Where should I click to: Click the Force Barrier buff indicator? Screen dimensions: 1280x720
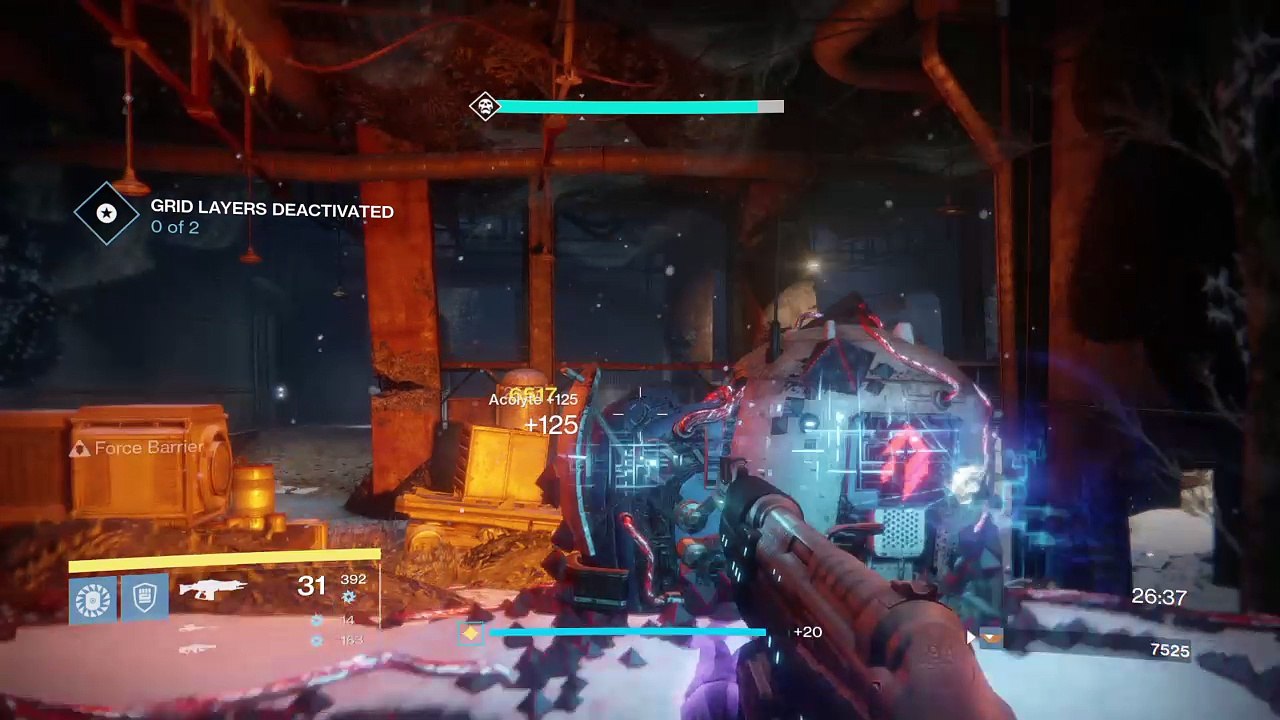click(137, 448)
